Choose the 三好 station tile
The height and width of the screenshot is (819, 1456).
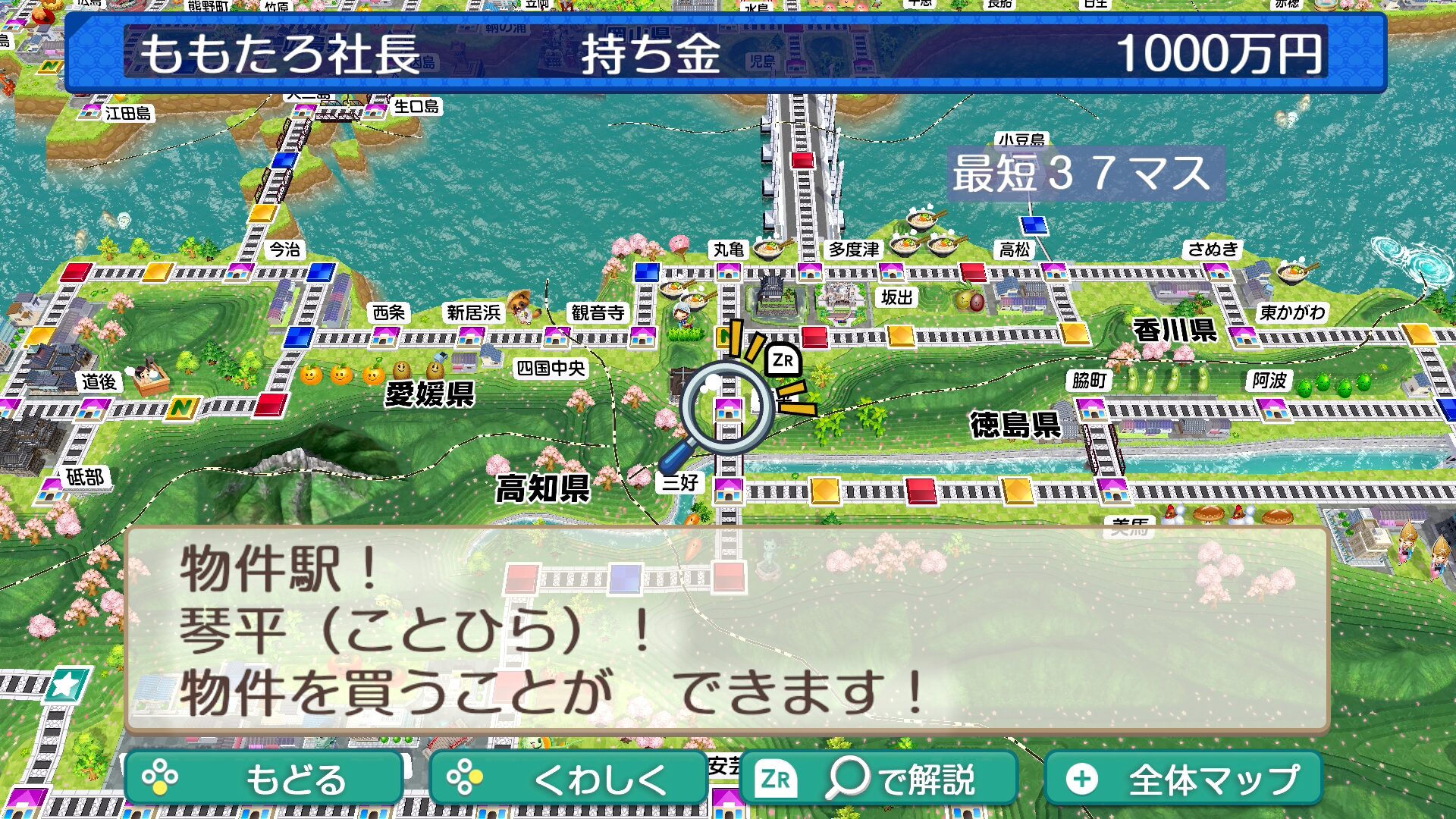click(x=729, y=490)
